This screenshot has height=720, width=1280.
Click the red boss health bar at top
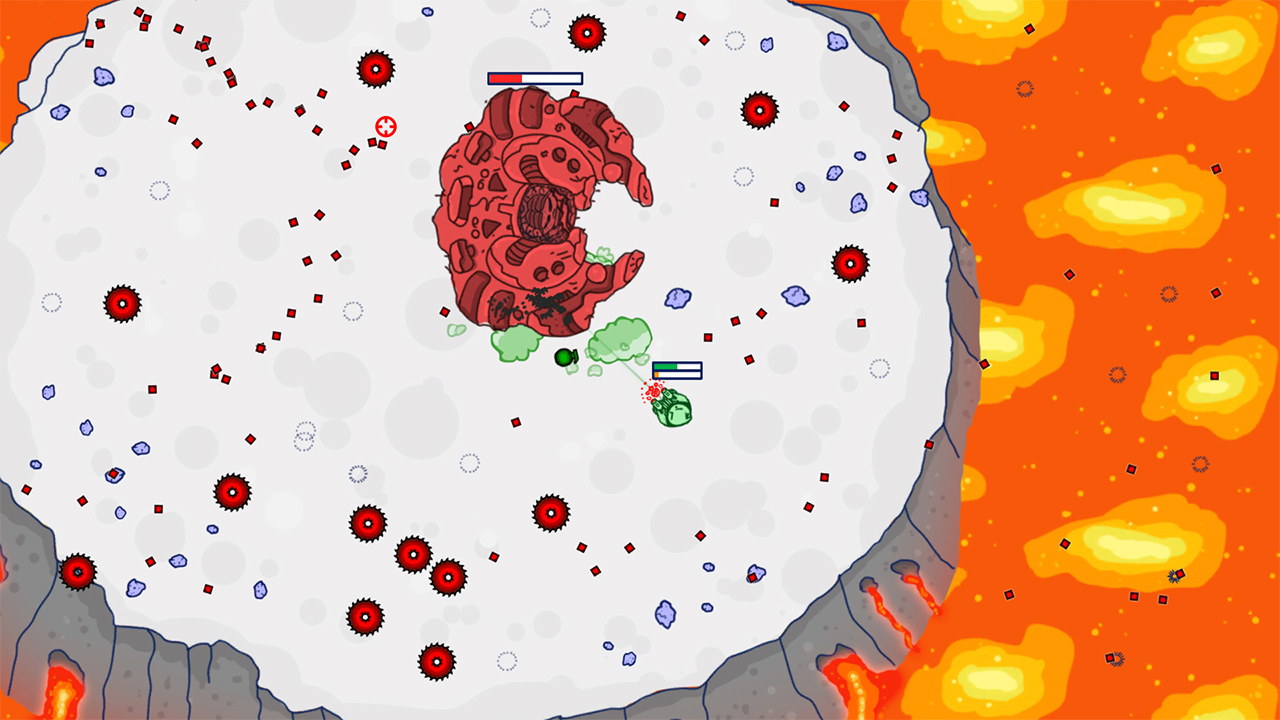(x=535, y=77)
